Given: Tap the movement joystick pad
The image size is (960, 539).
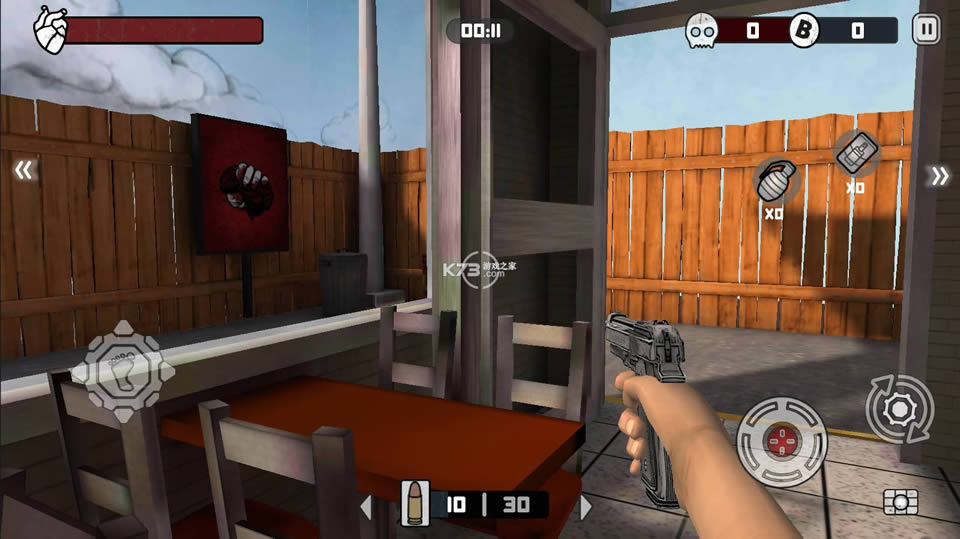Looking at the screenshot, I should 123,372.
